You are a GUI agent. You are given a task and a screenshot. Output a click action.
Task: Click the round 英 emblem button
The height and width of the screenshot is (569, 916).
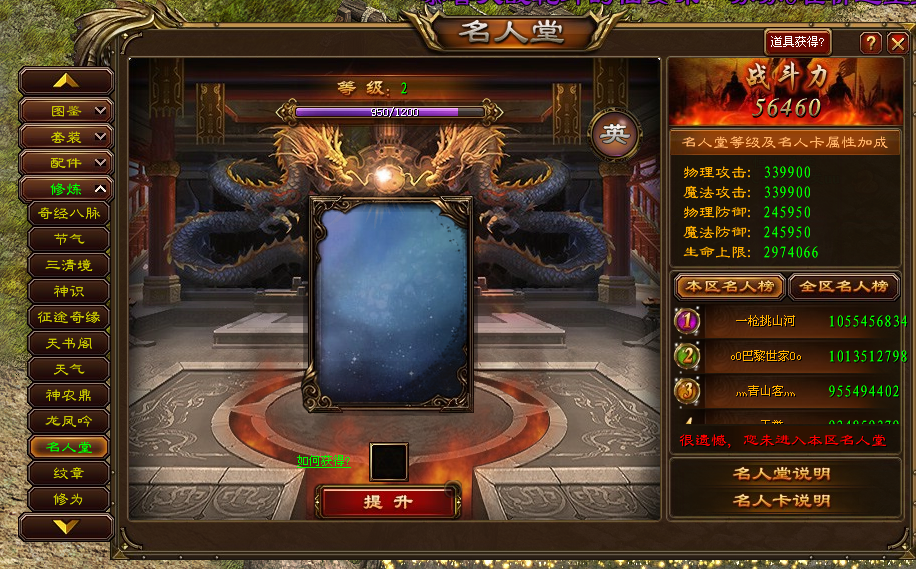point(617,134)
